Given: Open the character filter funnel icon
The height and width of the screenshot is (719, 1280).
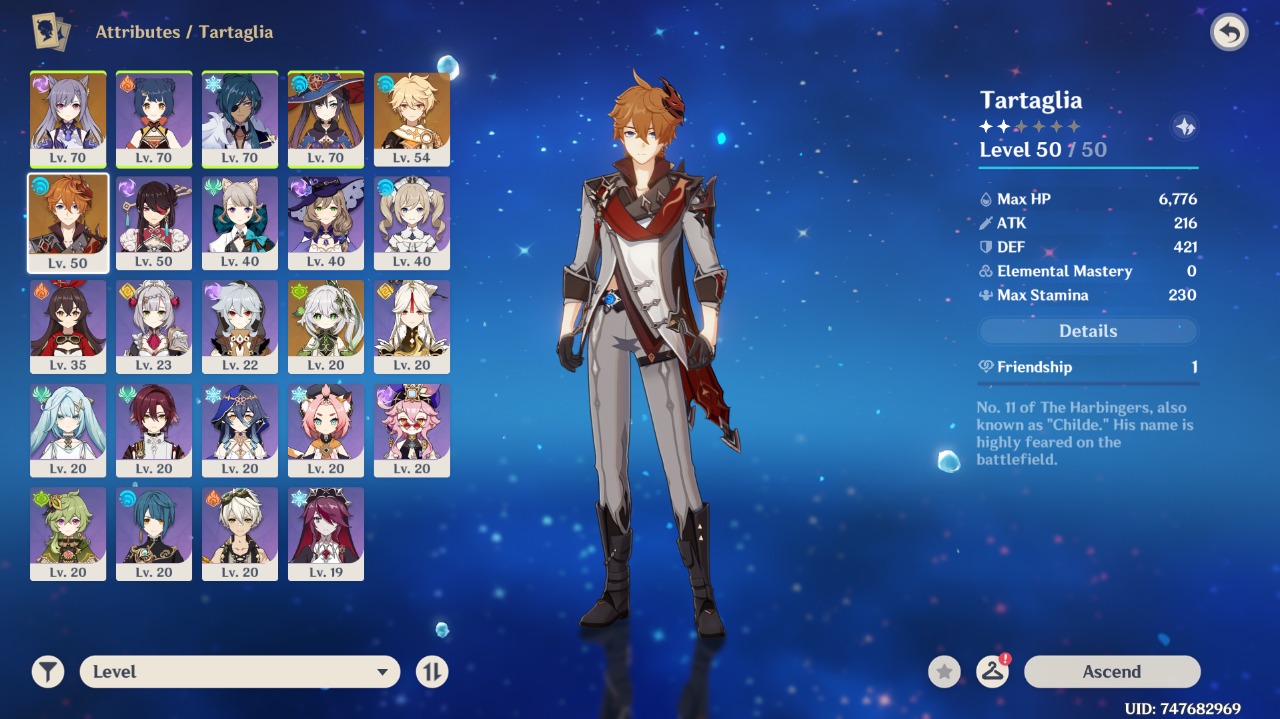Looking at the screenshot, I should 47,672.
